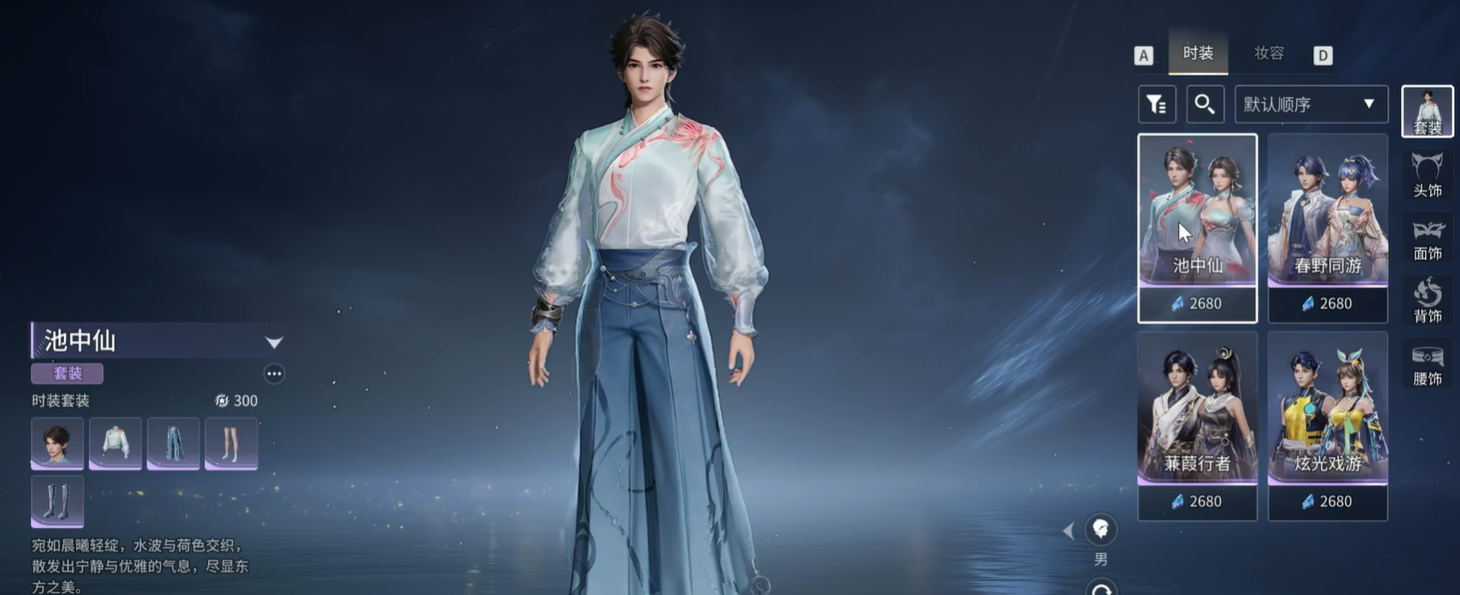
Task: Toggle the 男 gender switch button
Action: [x=1101, y=530]
